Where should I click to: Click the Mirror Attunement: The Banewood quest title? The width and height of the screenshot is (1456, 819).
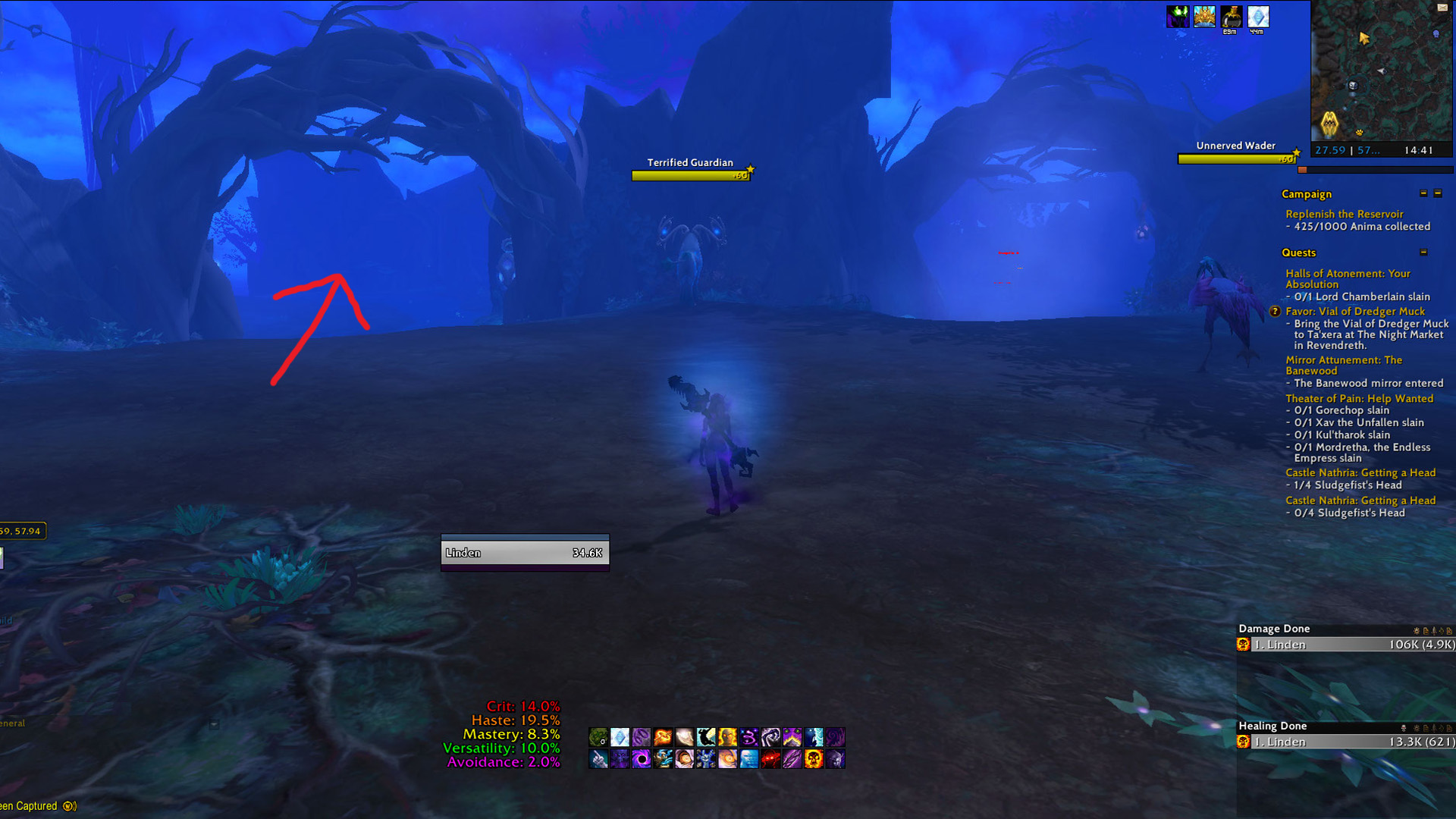[x=1345, y=365]
